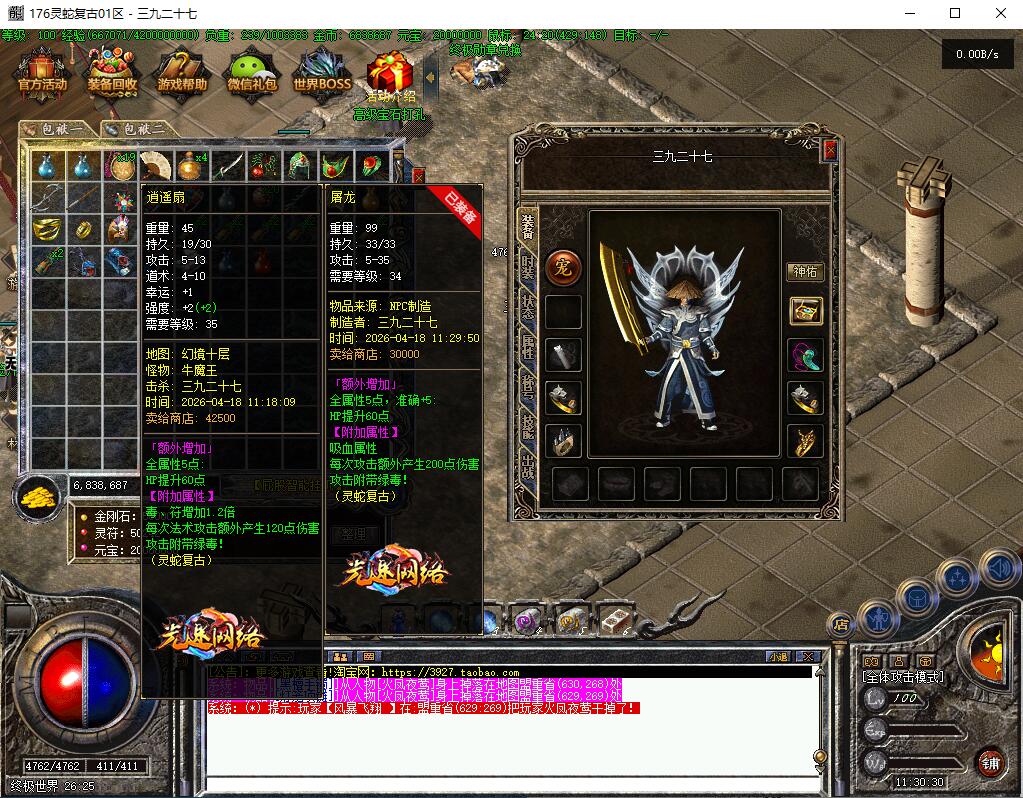Close the character equipment panel
The image size is (1023, 798).
tap(829, 150)
